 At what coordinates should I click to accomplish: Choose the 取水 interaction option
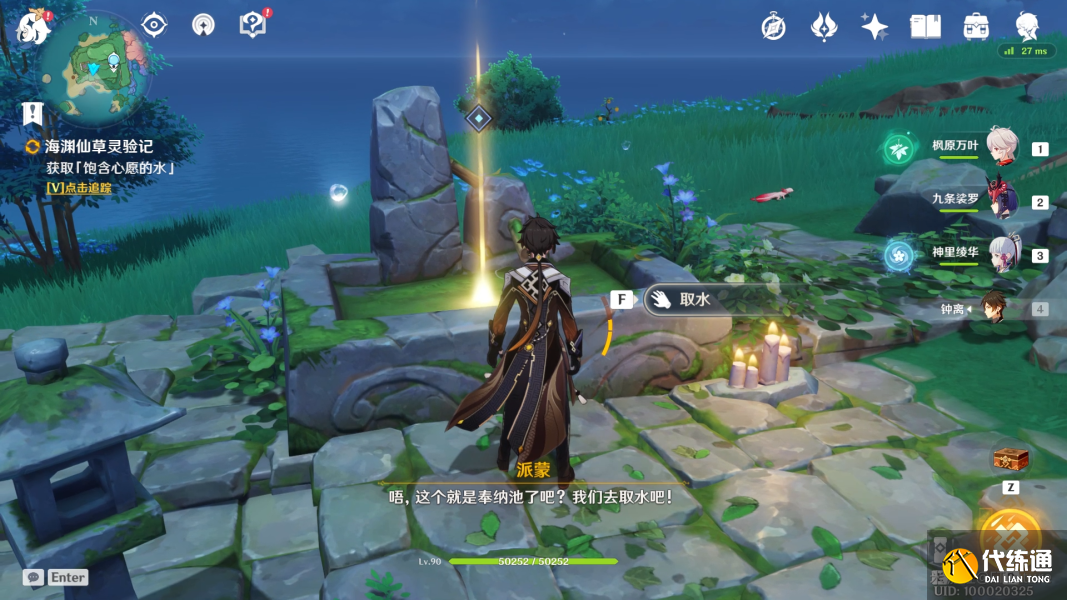692,299
